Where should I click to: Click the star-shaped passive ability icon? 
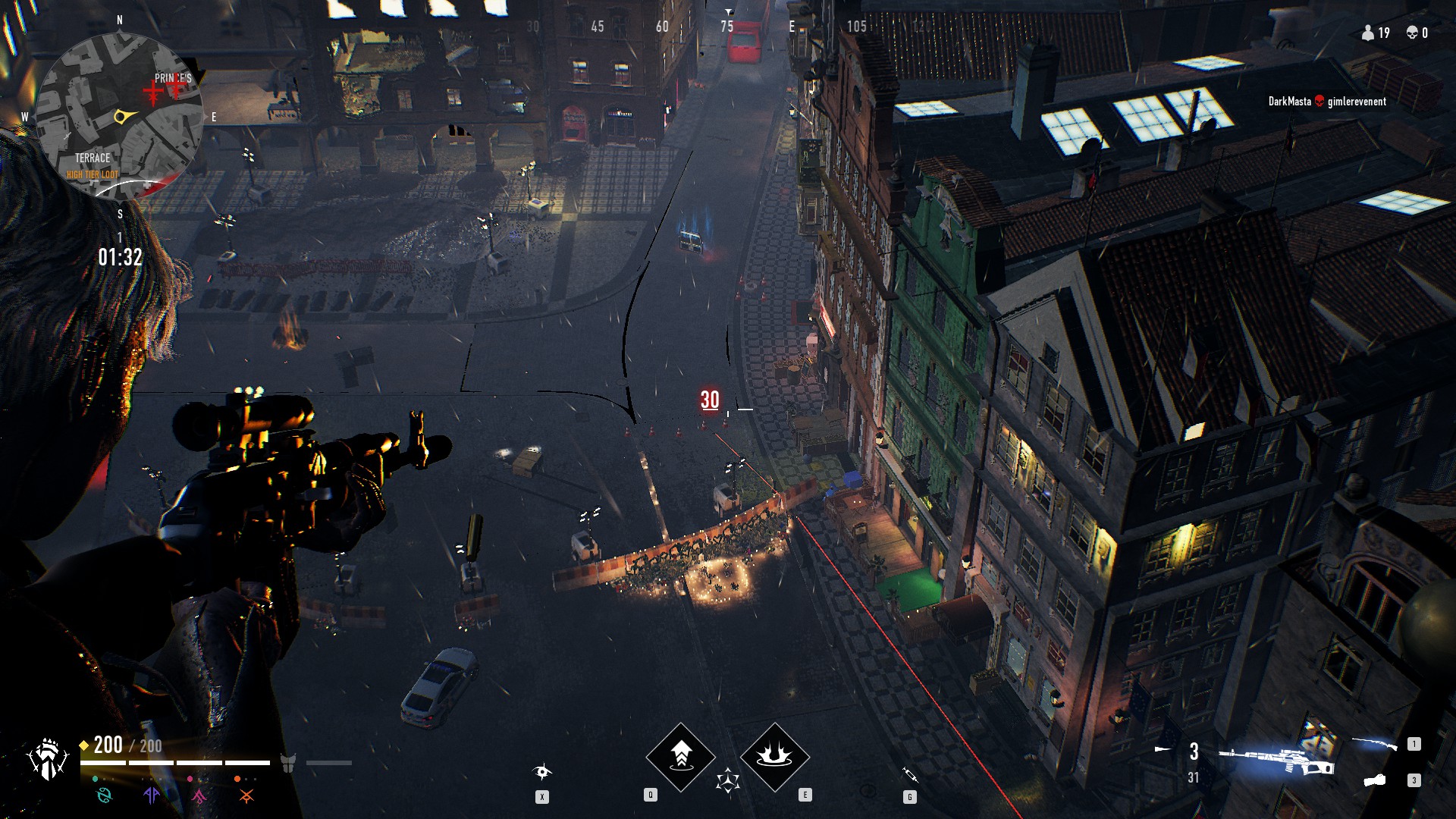[727, 780]
